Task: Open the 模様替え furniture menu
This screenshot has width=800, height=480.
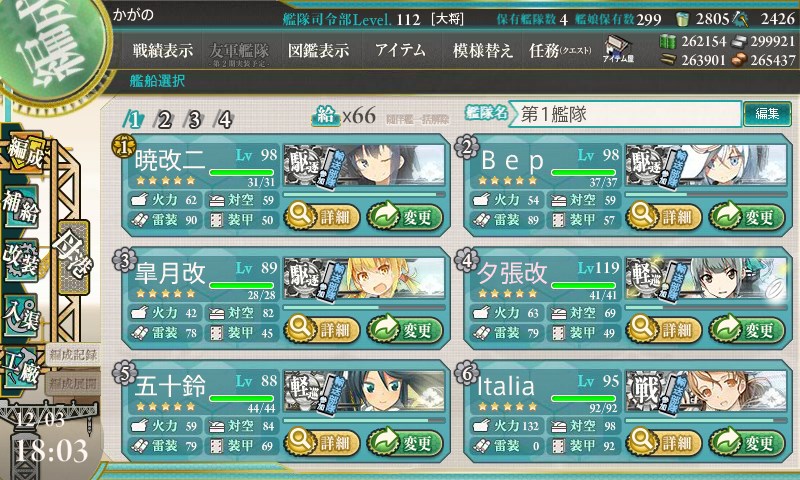Action: click(483, 51)
